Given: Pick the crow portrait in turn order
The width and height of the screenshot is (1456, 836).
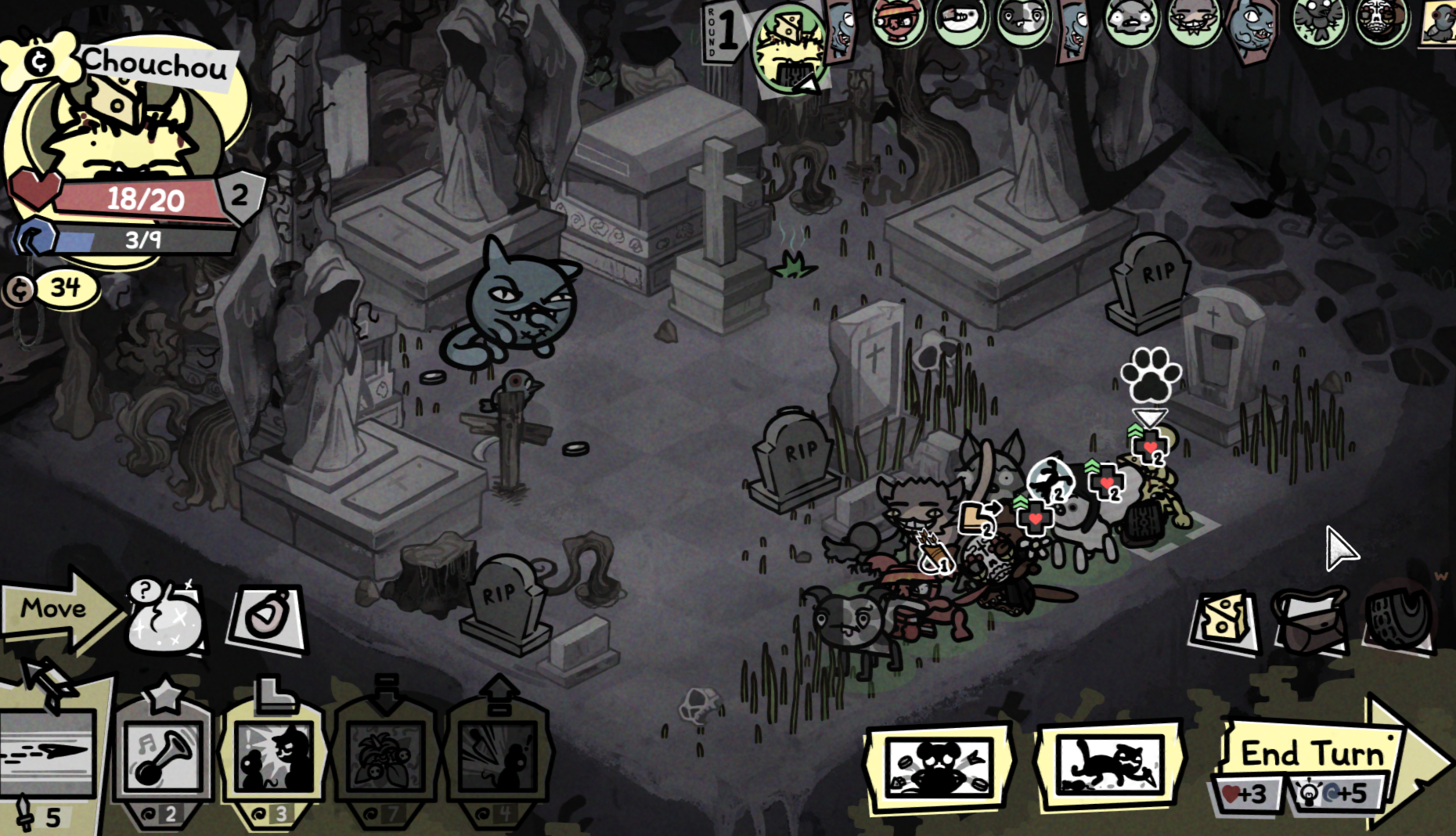Looking at the screenshot, I should point(1318,22).
